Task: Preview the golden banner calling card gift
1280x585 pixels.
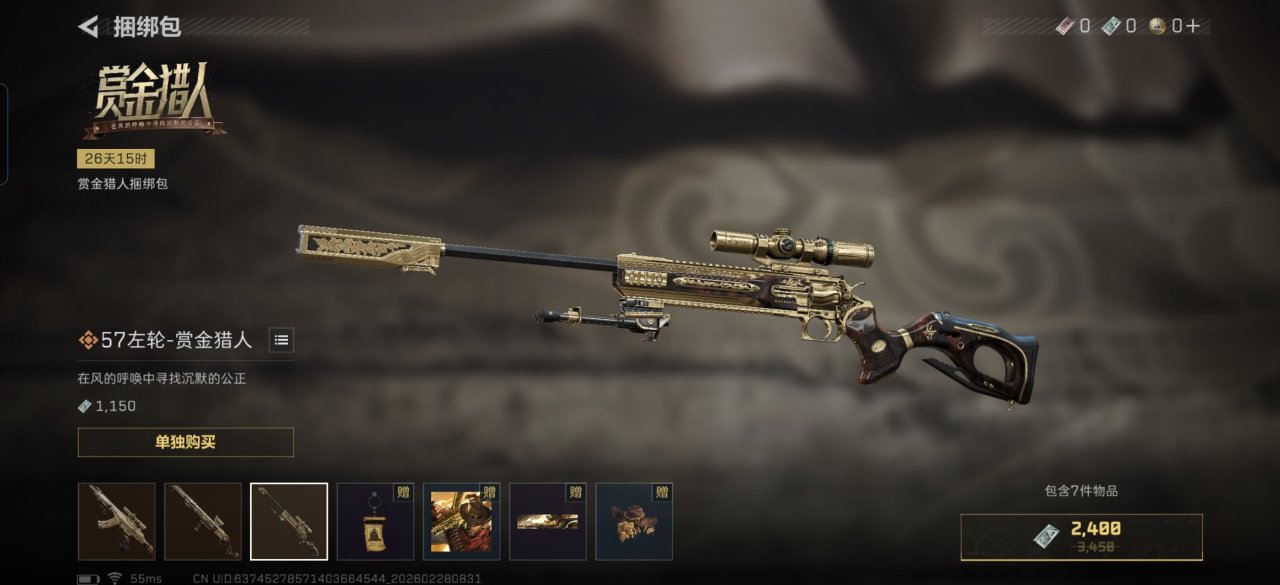Action: [547, 521]
